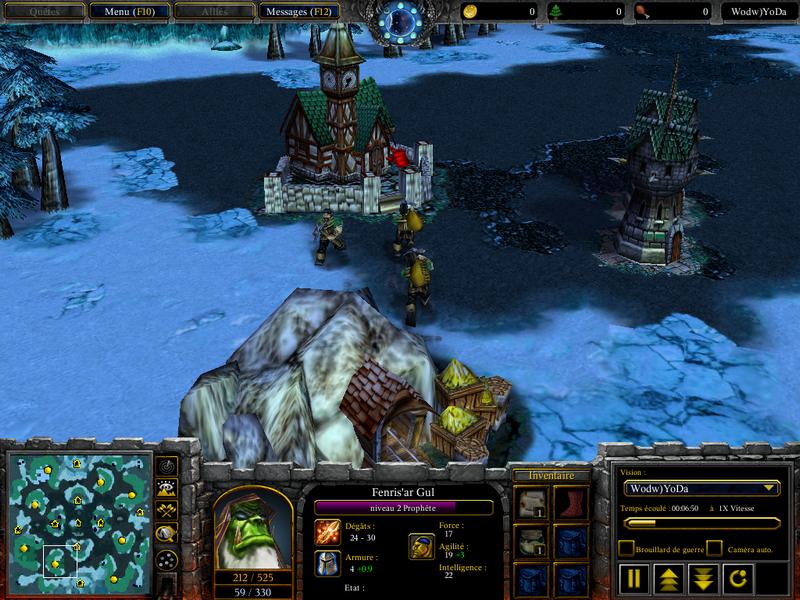The width and height of the screenshot is (800, 600).
Task: Activate the minimap signal ping button
Action: tap(167, 466)
